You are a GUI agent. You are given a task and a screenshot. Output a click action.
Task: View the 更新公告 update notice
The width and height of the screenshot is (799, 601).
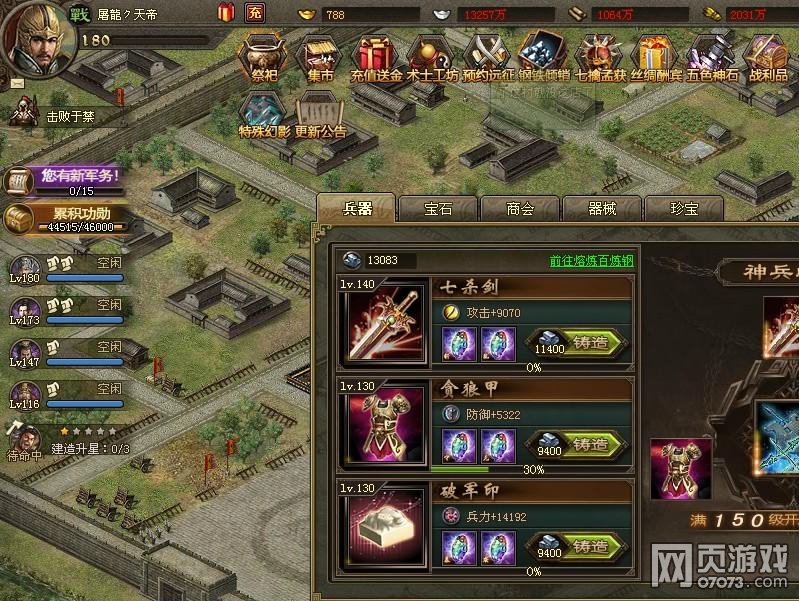tap(320, 115)
